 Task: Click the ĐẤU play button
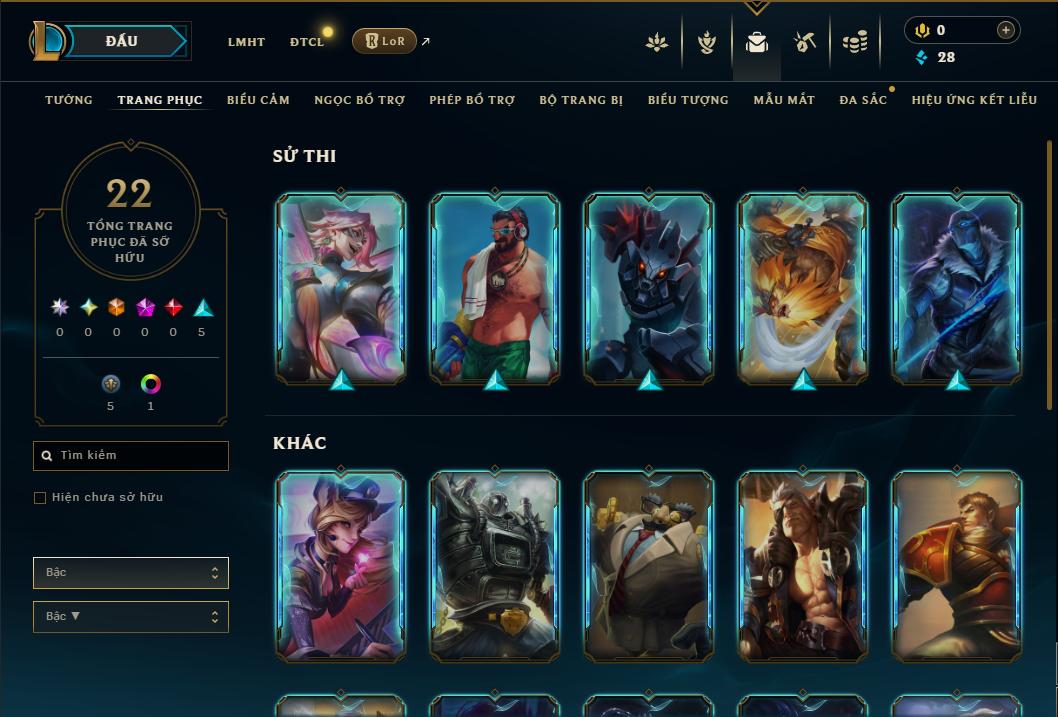click(122, 41)
